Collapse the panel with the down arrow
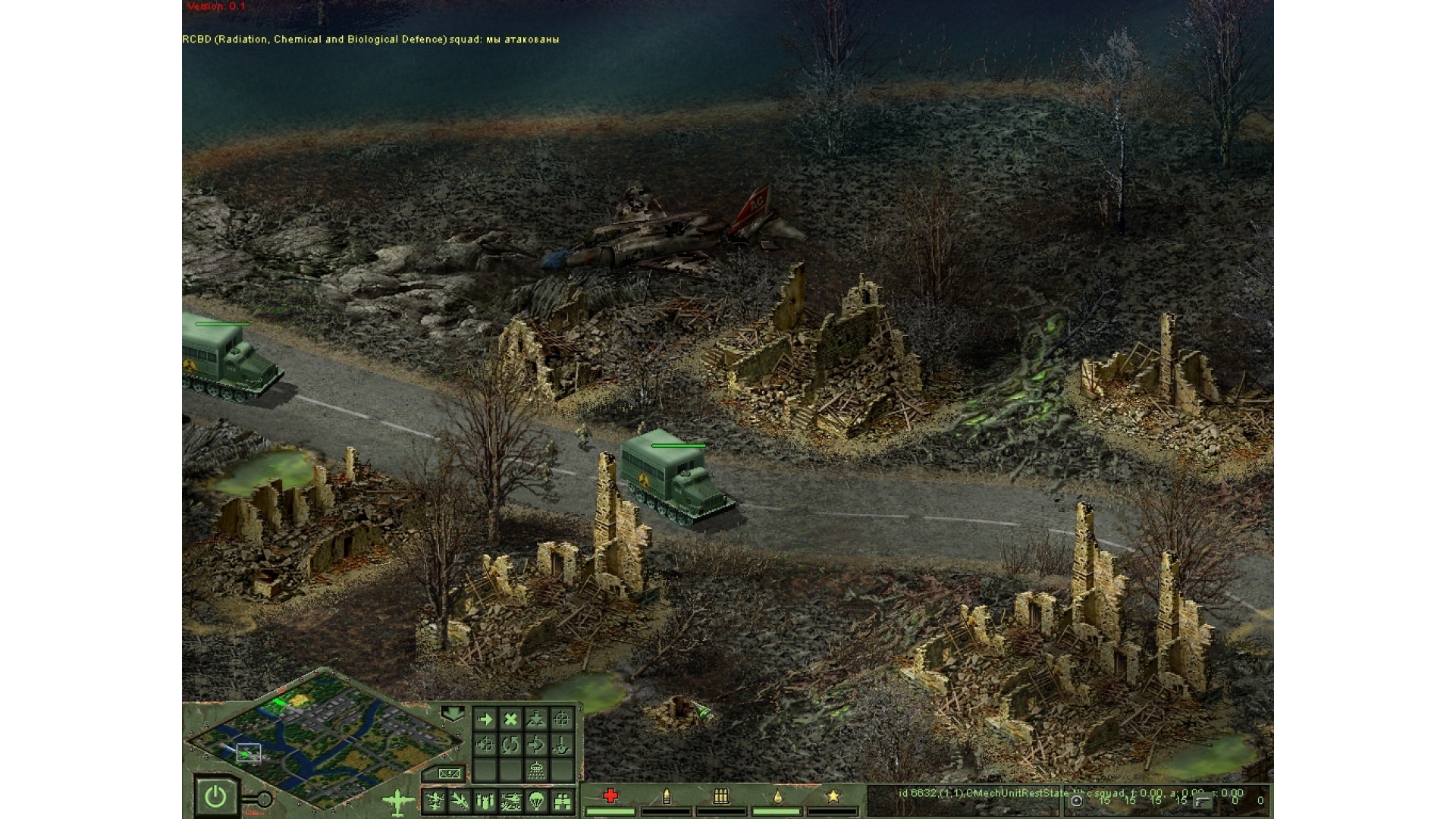Viewport: 1456px width, 819px height. click(453, 713)
